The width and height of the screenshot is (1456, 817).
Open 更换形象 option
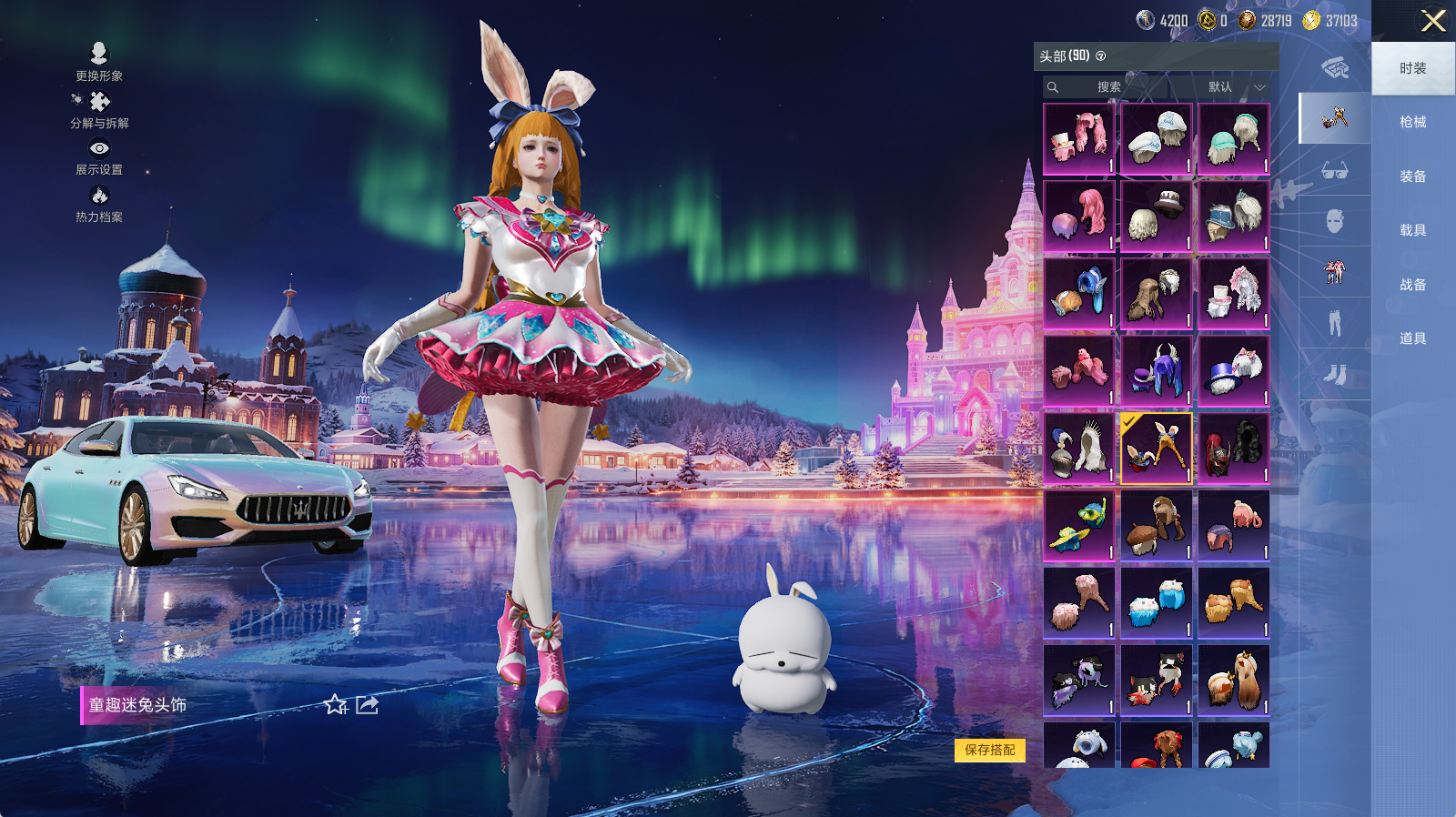coord(99,61)
